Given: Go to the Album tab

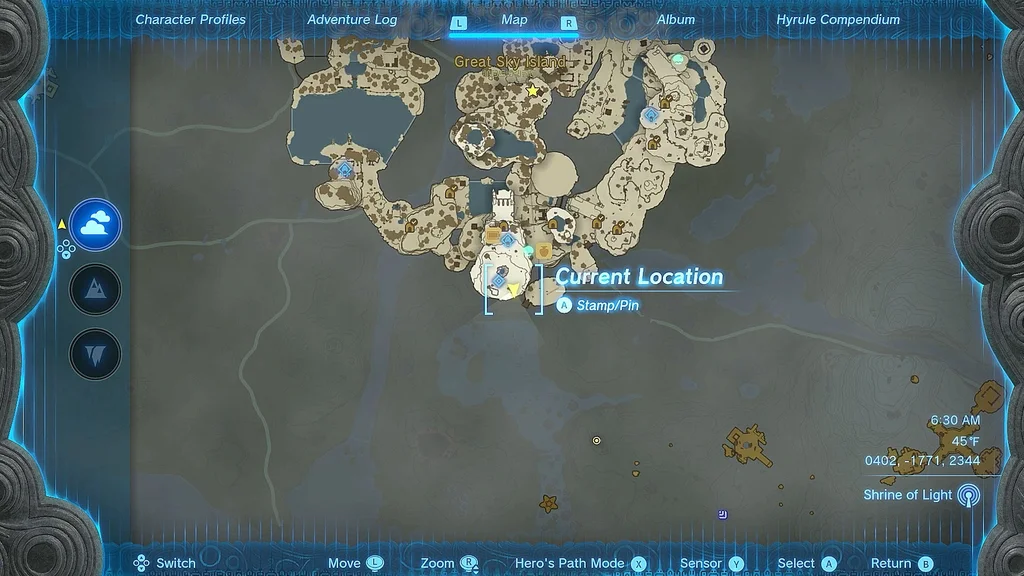Looking at the screenshot, I should [676, 20].
